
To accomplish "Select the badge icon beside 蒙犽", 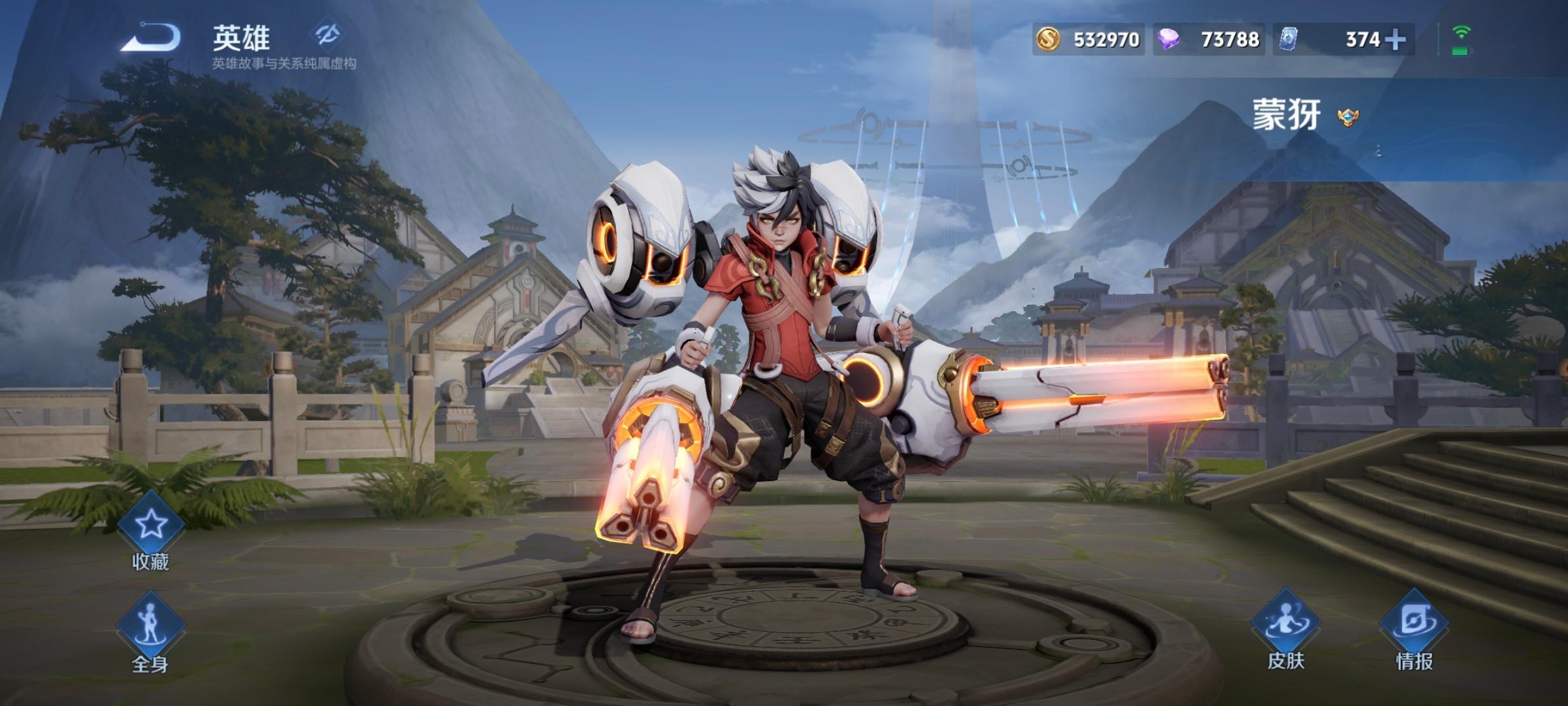I will [x=1346, y=117].
